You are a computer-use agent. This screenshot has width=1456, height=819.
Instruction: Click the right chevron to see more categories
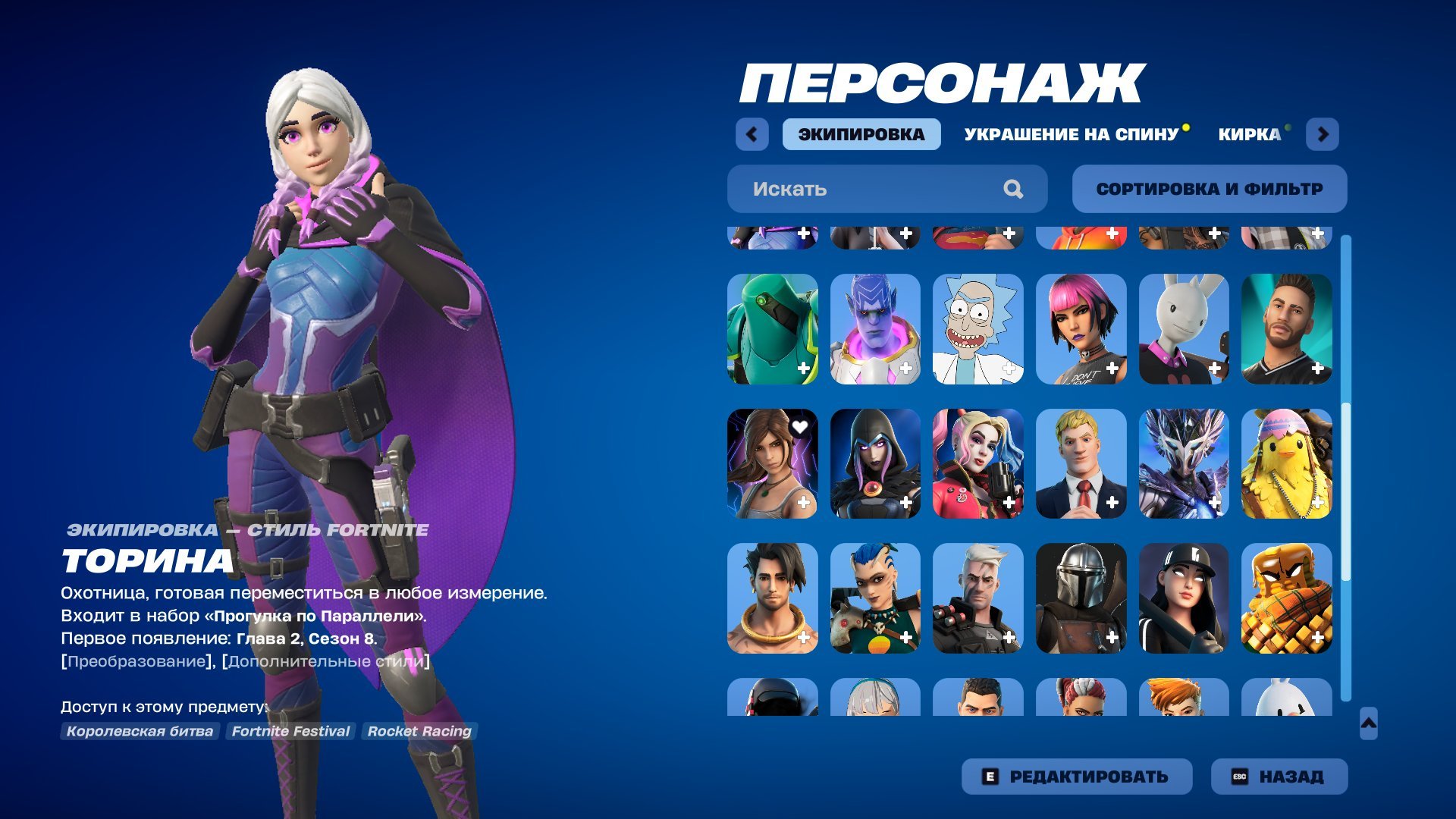point(1324,133)
